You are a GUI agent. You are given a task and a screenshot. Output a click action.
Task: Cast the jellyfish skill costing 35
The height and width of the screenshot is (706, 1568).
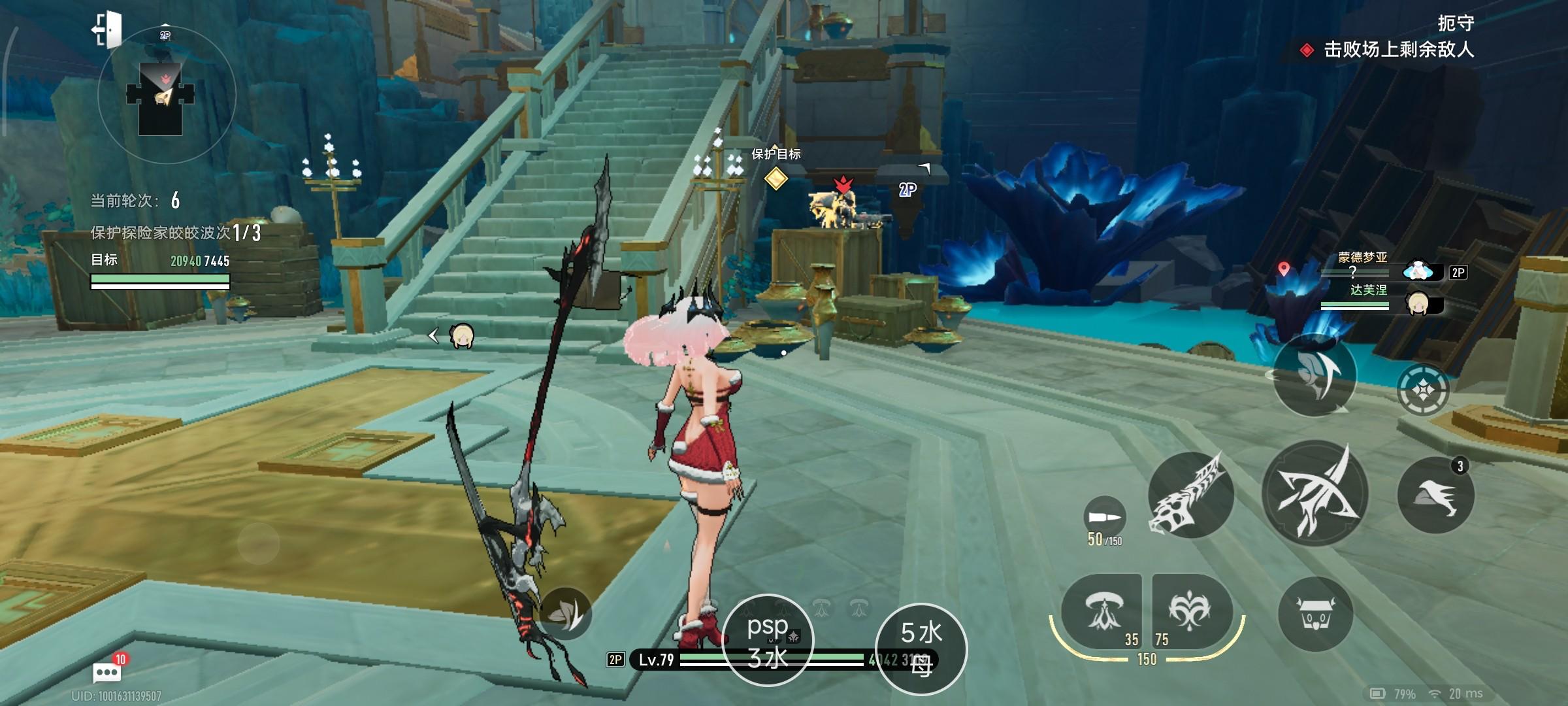(x=1102, y=612)
